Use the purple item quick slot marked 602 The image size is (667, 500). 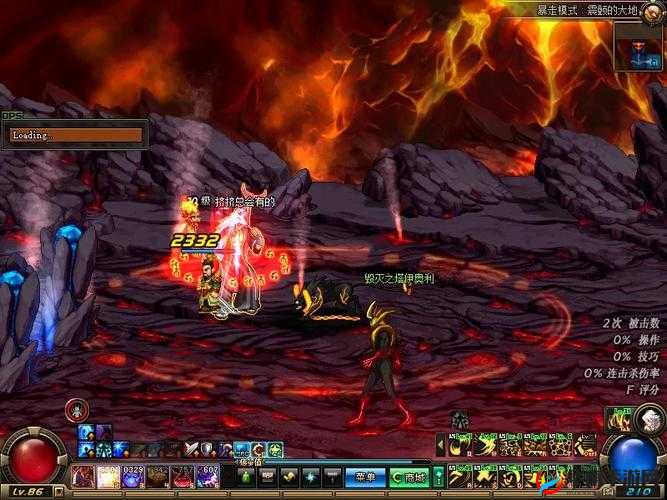pos(208,477)
